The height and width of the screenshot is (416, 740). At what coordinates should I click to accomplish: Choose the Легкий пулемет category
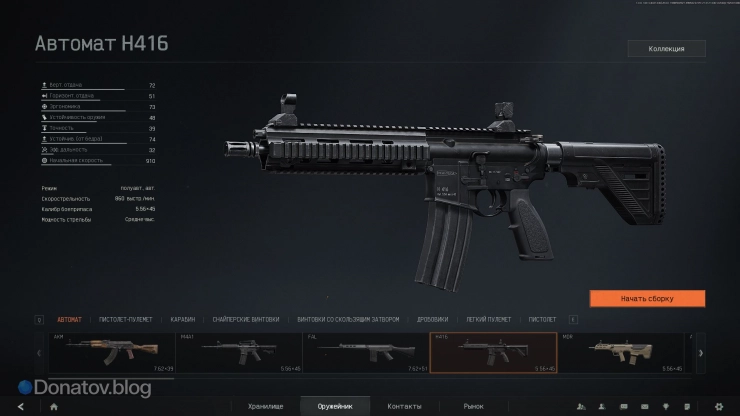[x=489, y=319]
